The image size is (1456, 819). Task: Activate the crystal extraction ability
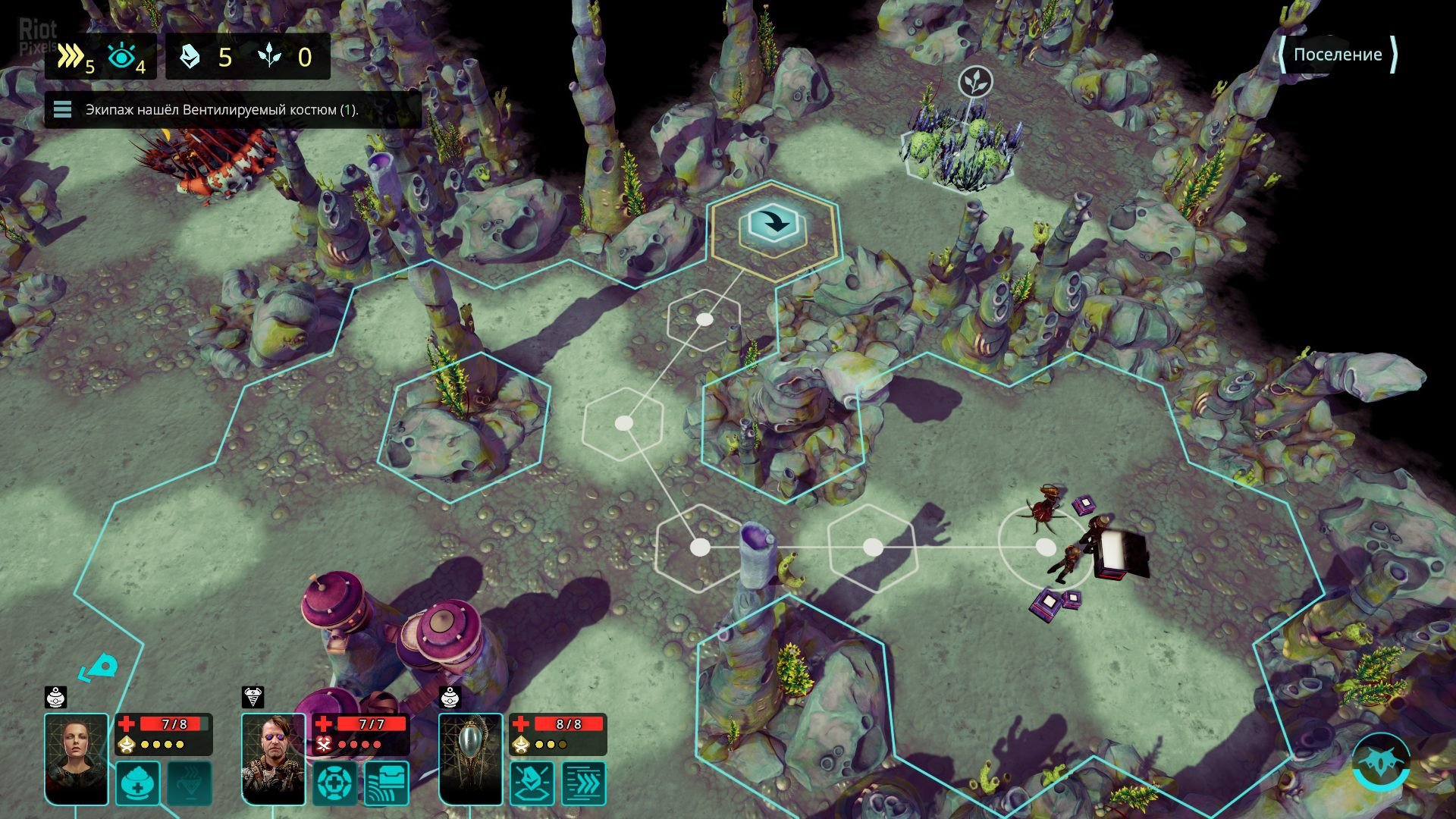click(532, 783)
